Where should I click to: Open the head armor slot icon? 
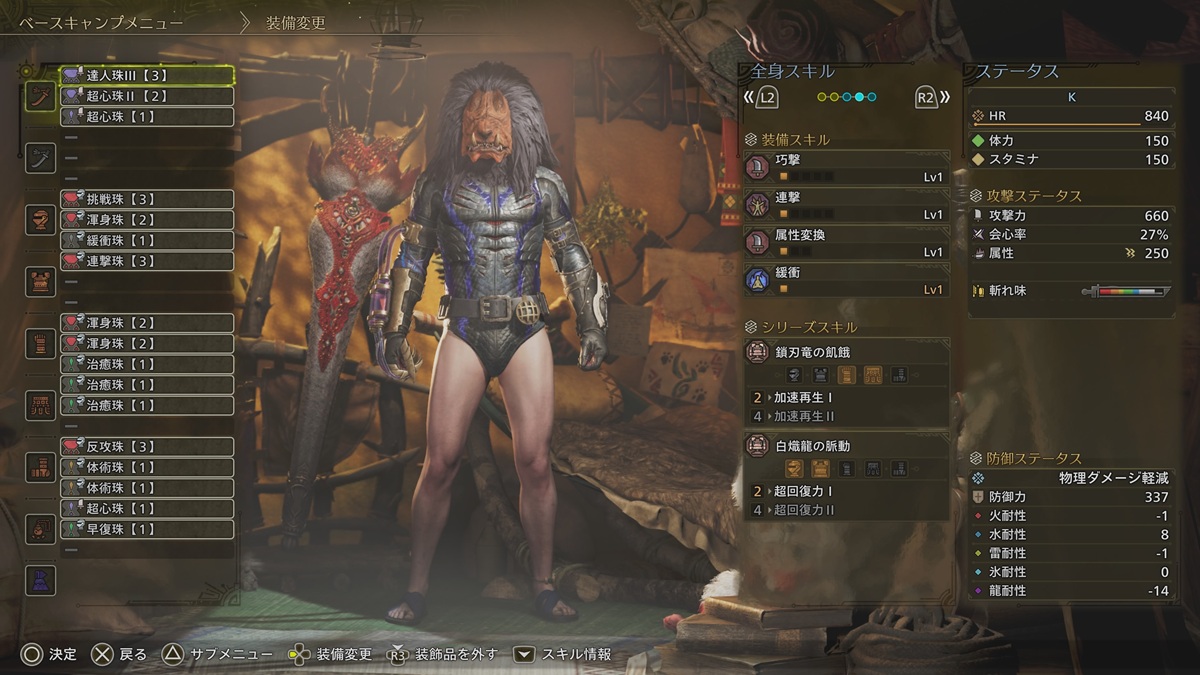pyautogui.click(x=40, y=219)
